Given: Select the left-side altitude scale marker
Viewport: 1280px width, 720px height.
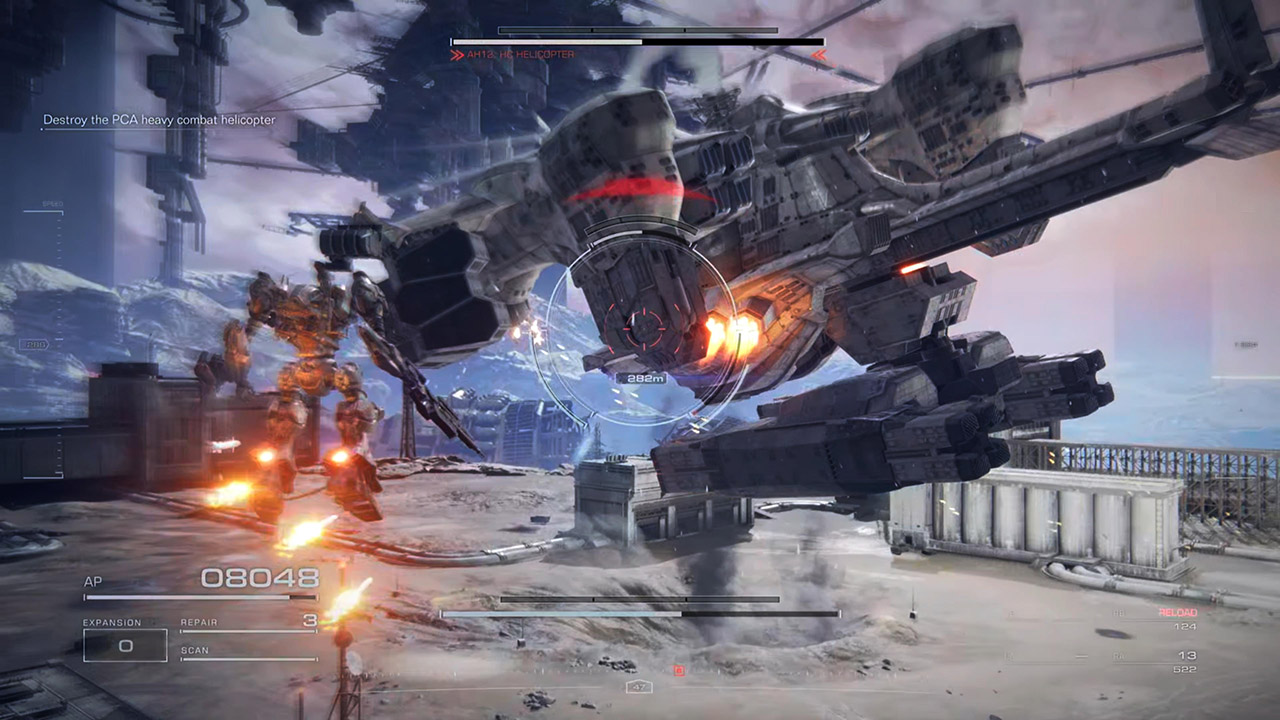Looking at the screenshot, I should point(35,343).
